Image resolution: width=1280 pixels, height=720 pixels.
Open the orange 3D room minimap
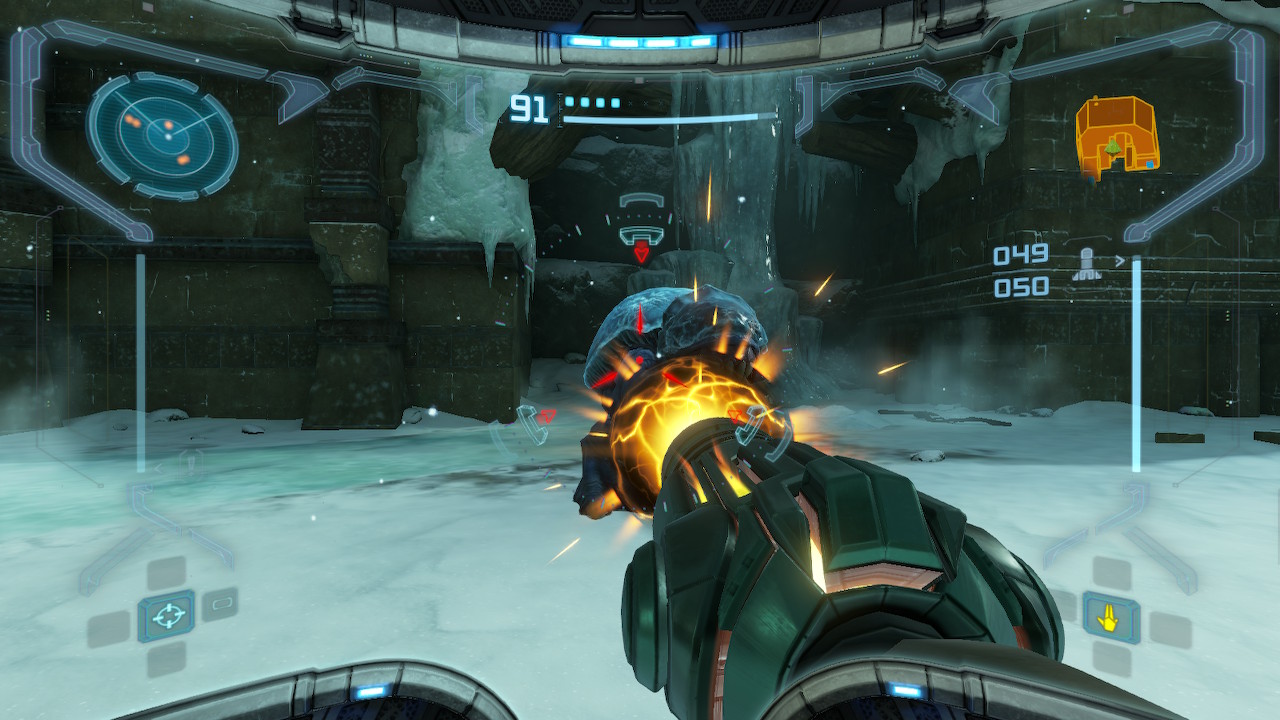click(x=1115, y=138)
